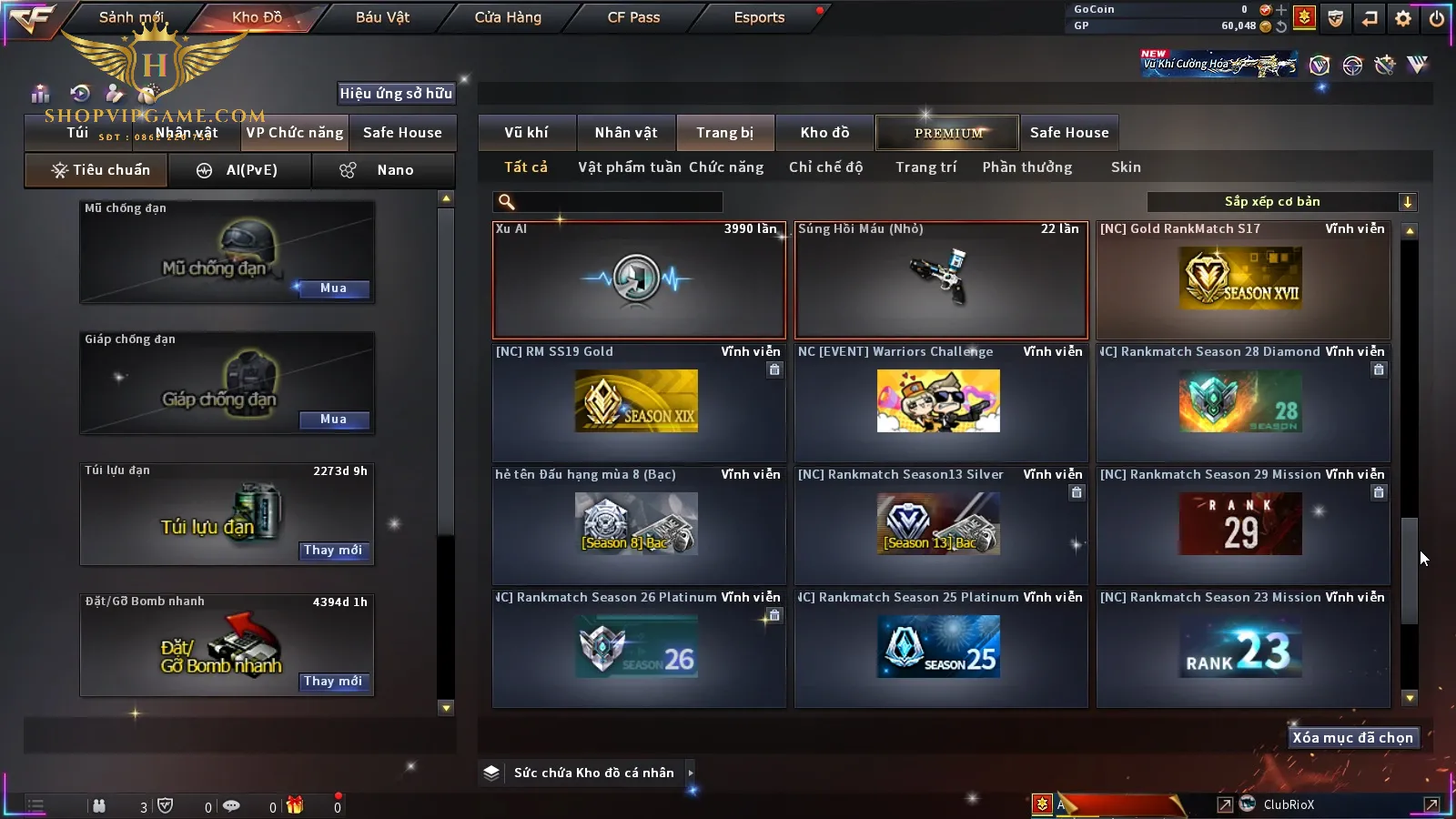Select the Súng Hồi Máu (Nhỏ) item
This screenshot has width=1456, height=819.
941,280
